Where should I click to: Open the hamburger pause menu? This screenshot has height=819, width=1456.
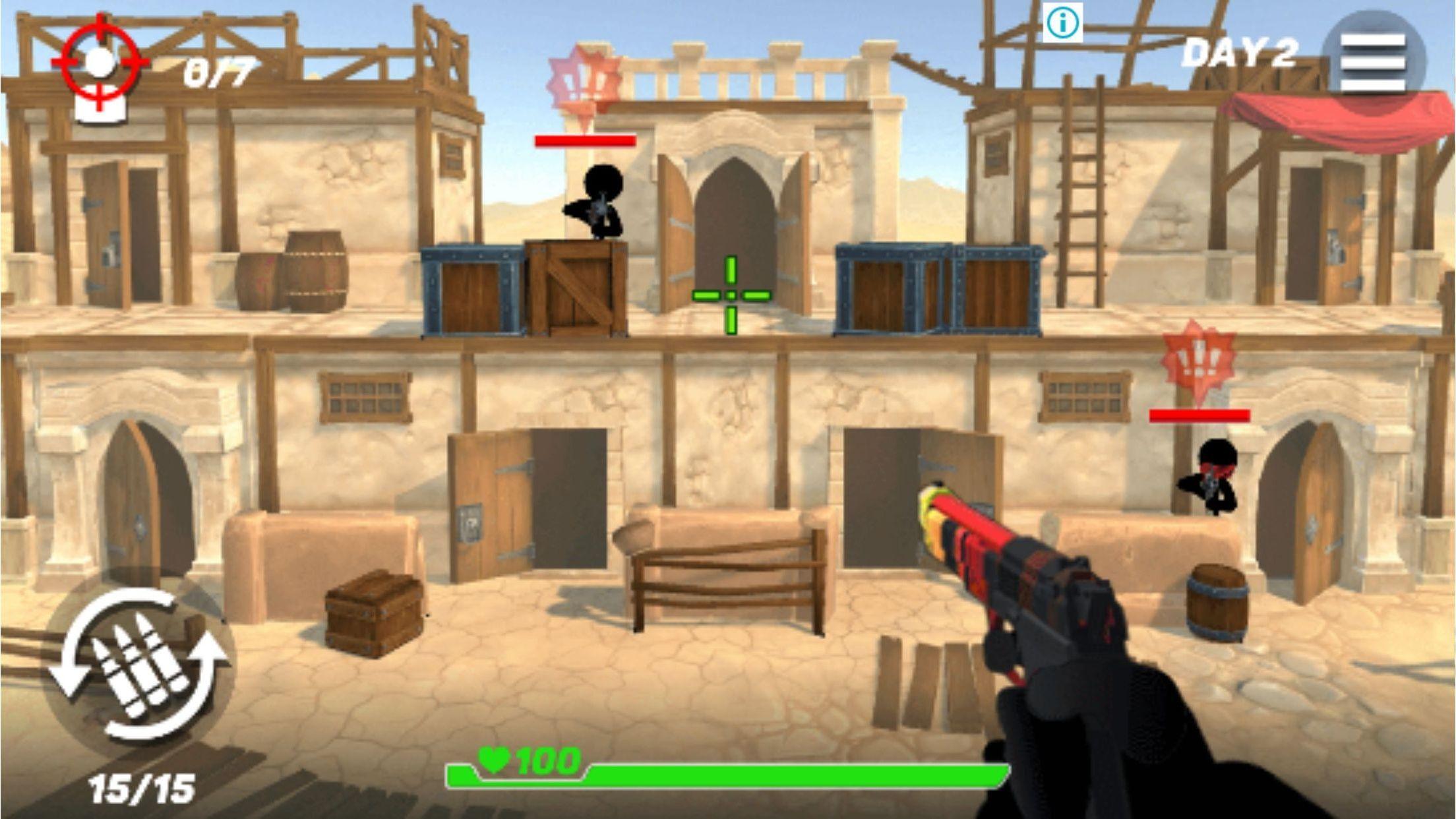(1373, 62)
